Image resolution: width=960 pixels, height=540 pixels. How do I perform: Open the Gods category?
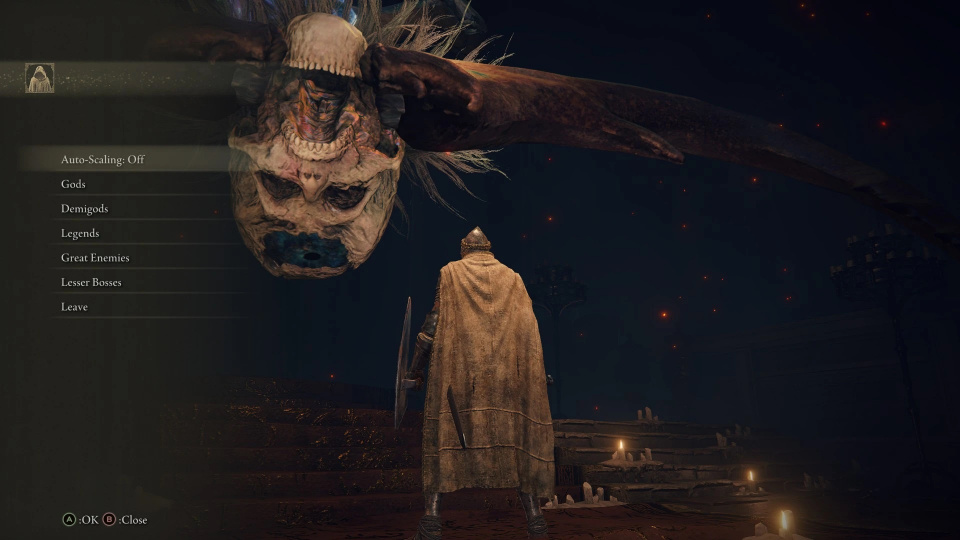click(74, 184)
